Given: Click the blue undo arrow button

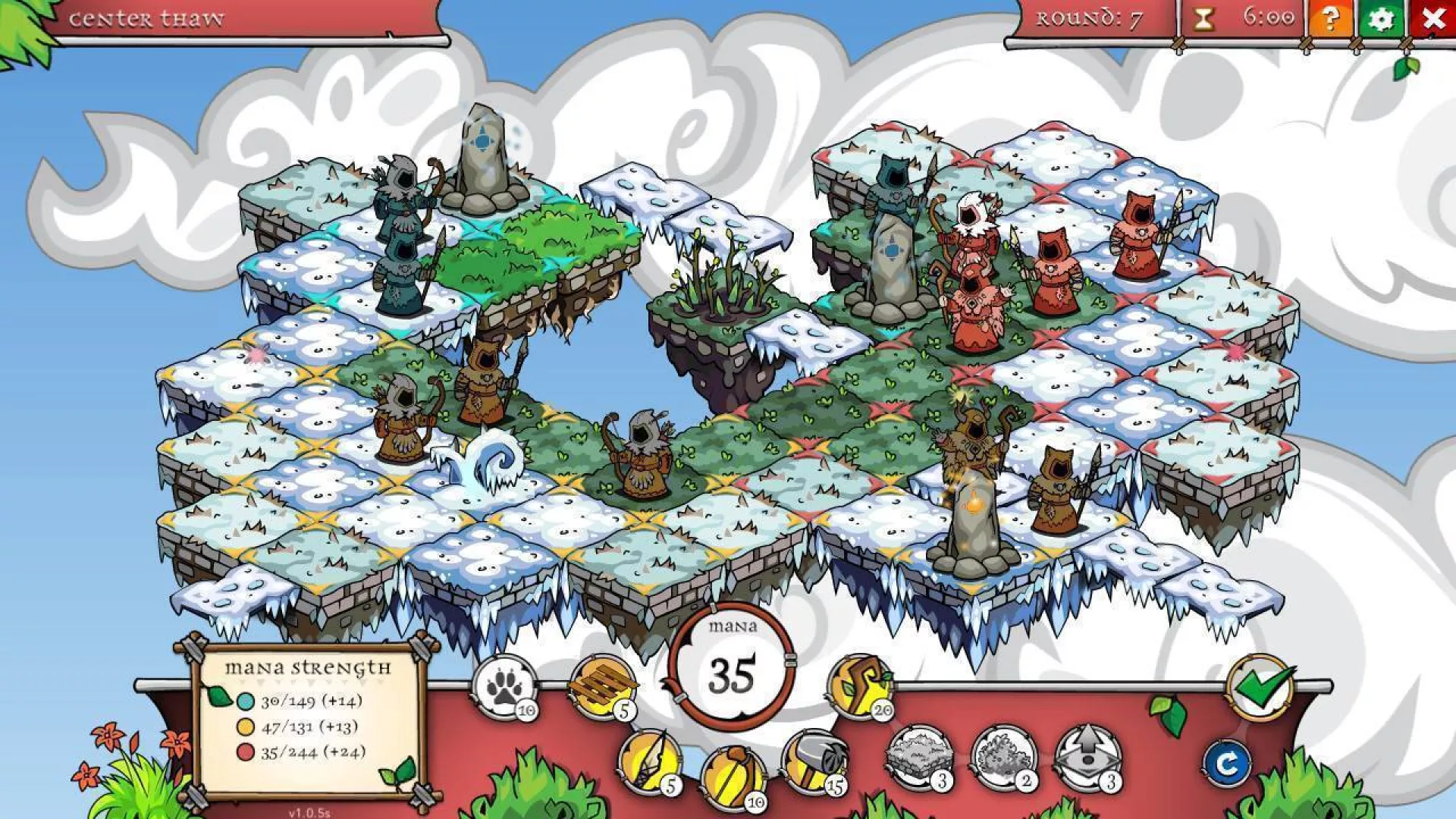Looking at the screenshot, I should click(1226, 764).
